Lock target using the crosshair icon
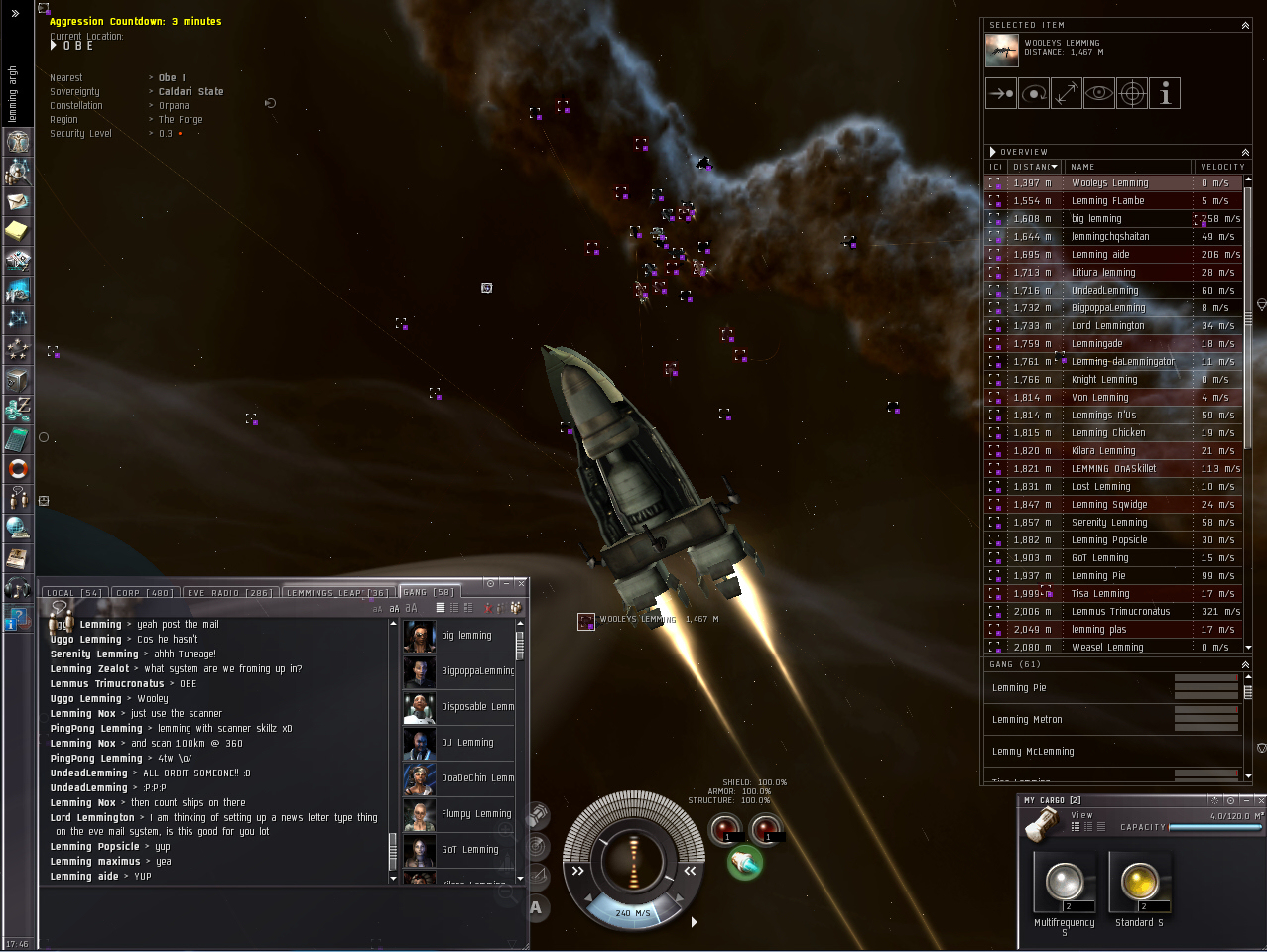Viewport: 1267px width, 952px height. pyautogui.click(x=1132, y=94)
